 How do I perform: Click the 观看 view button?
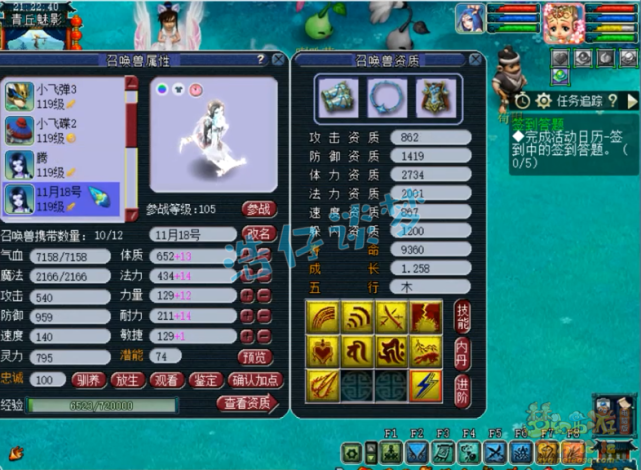pyautogui.click(x=167, y=380)
